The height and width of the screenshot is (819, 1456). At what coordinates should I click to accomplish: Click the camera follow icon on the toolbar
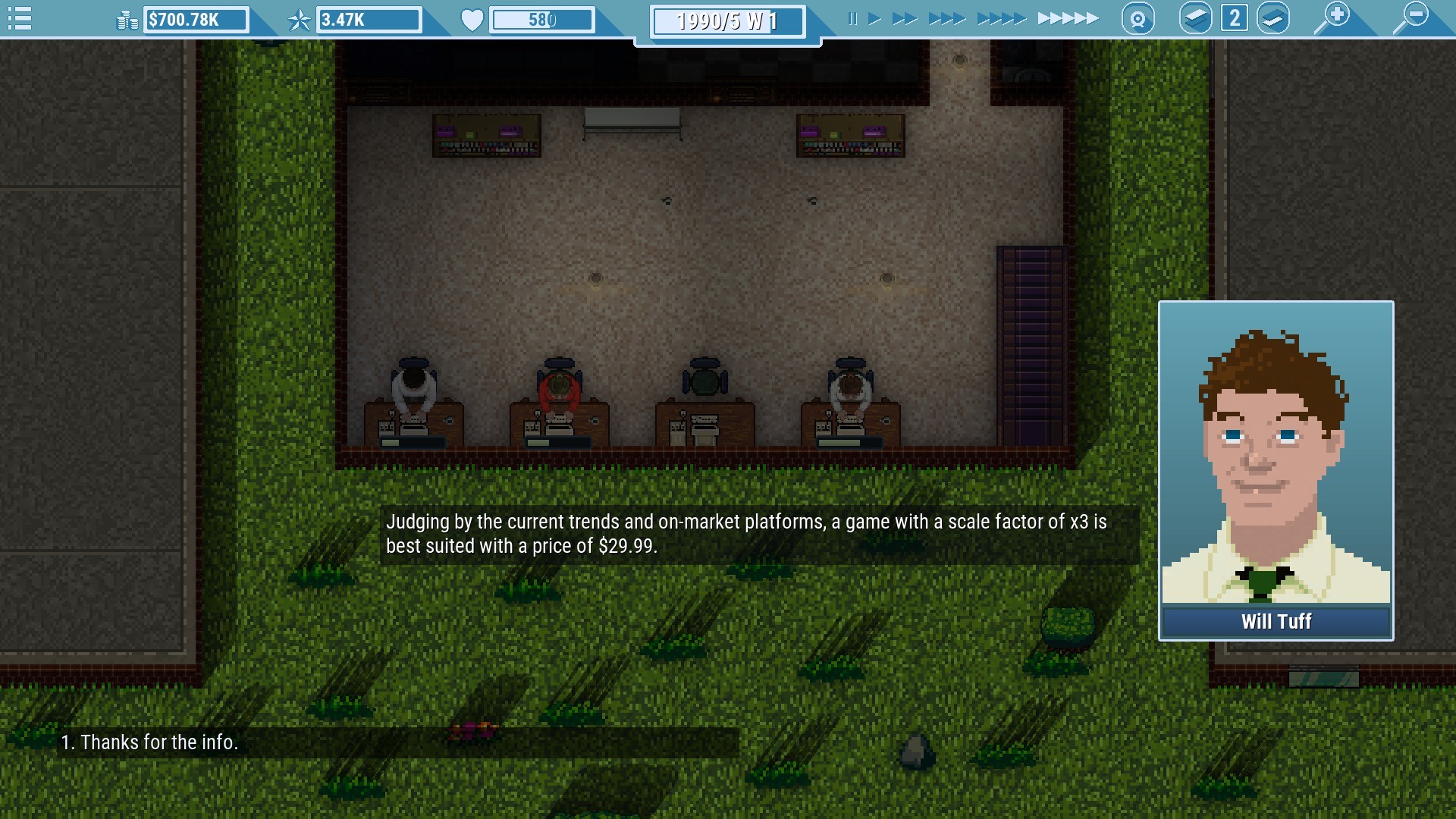[1137, 17]
